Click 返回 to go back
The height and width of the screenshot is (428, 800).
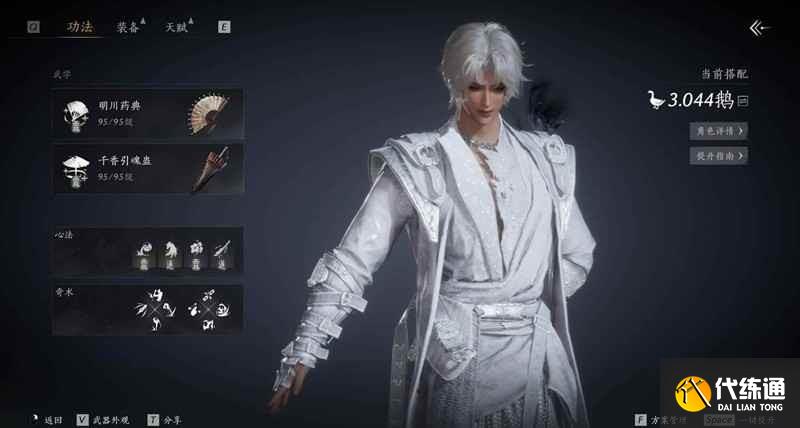pos(46,420)
